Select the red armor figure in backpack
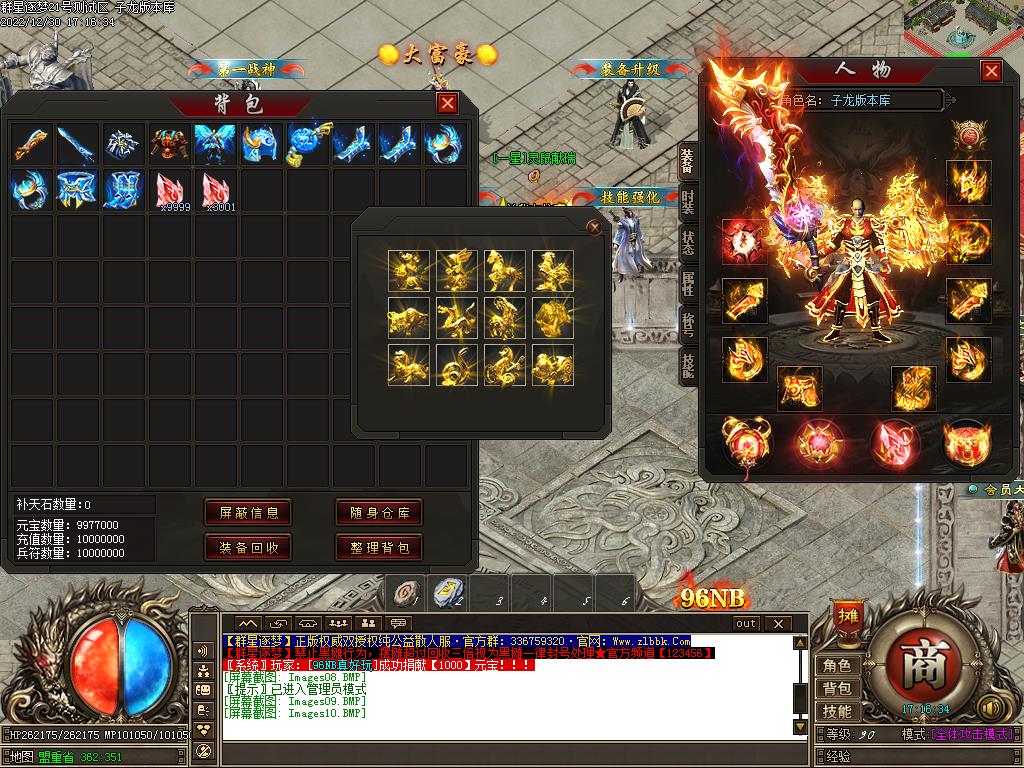1024x768 pixels. pos(171,144)
